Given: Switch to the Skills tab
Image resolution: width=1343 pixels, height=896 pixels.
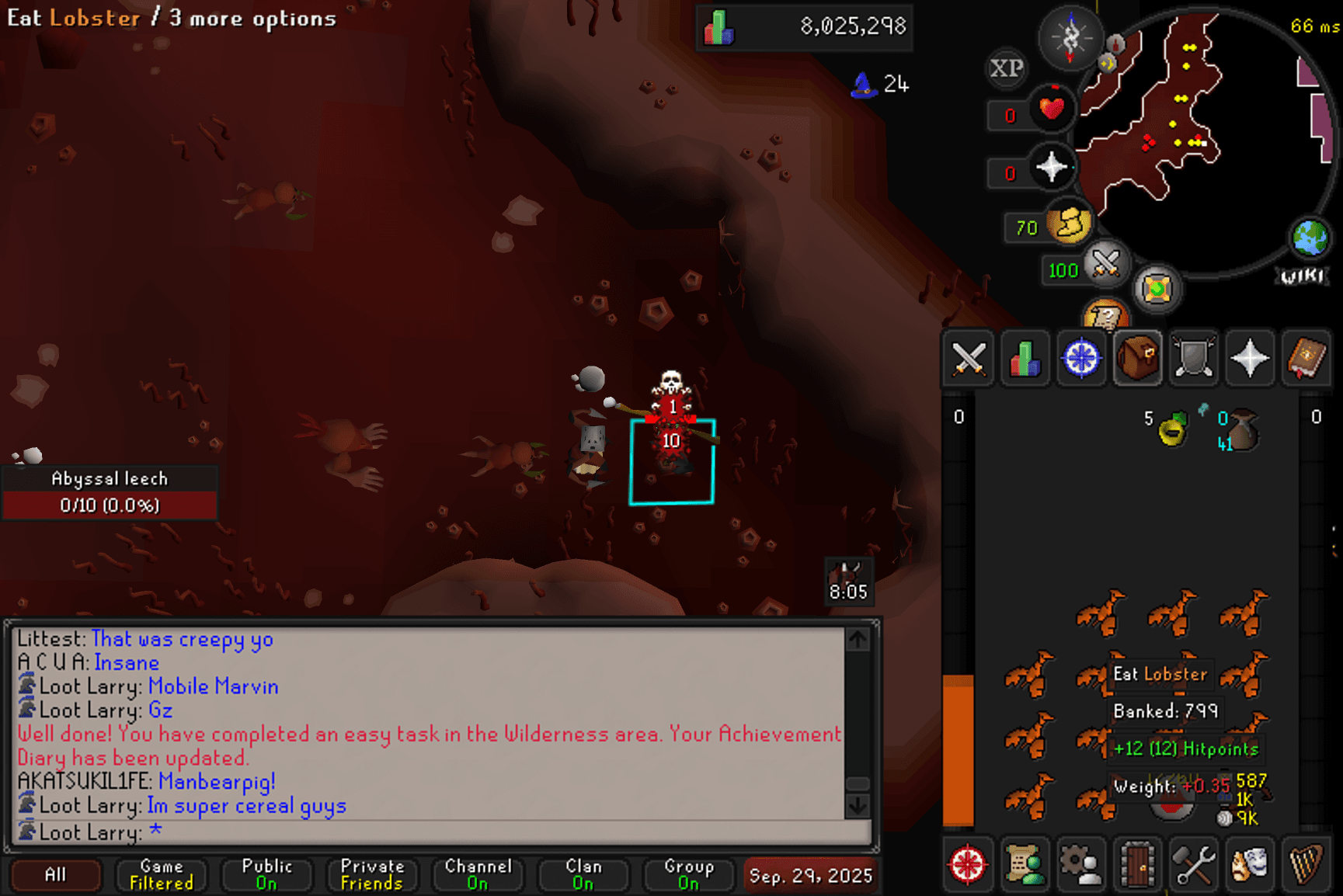Looking at the screenshot, I should click(1025, 359).
